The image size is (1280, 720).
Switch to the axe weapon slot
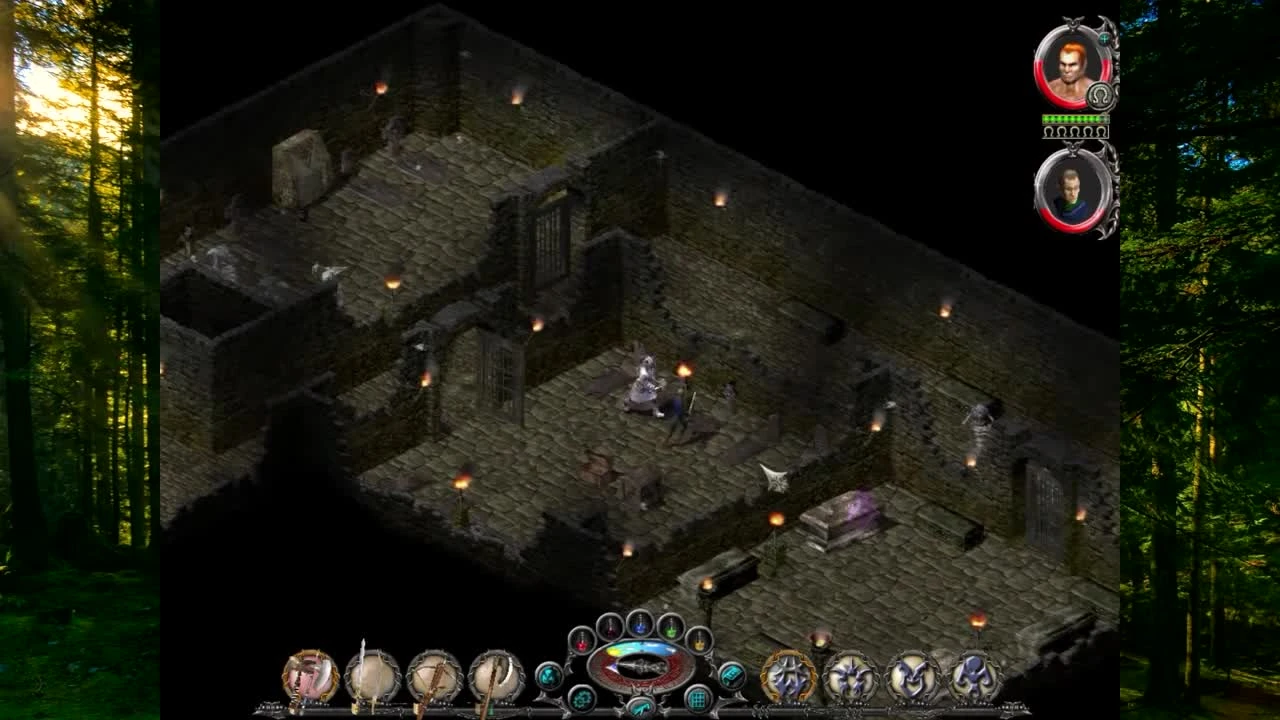493,673
